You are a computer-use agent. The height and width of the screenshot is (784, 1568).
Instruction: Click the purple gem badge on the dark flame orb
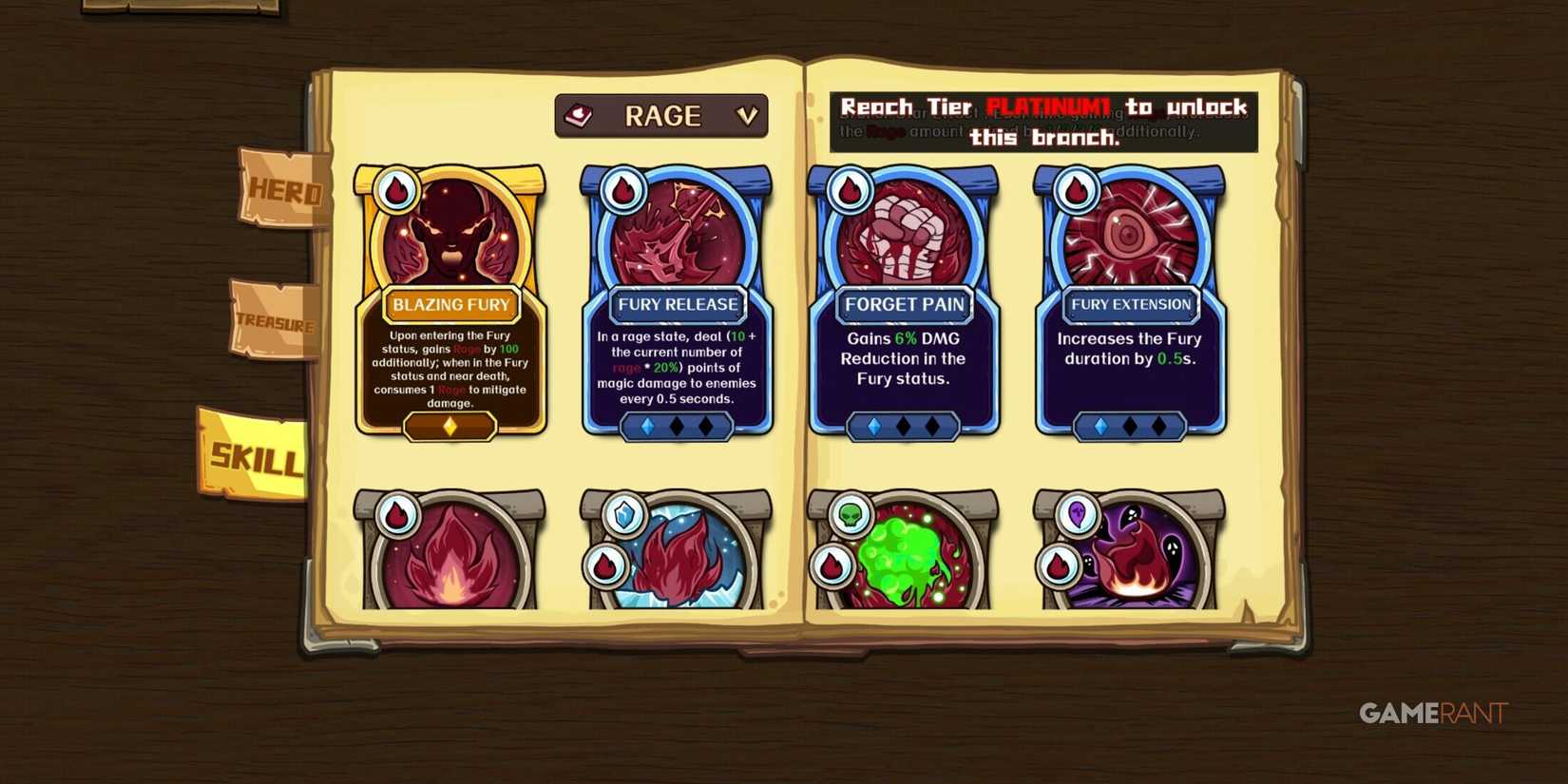[1077, 516]
